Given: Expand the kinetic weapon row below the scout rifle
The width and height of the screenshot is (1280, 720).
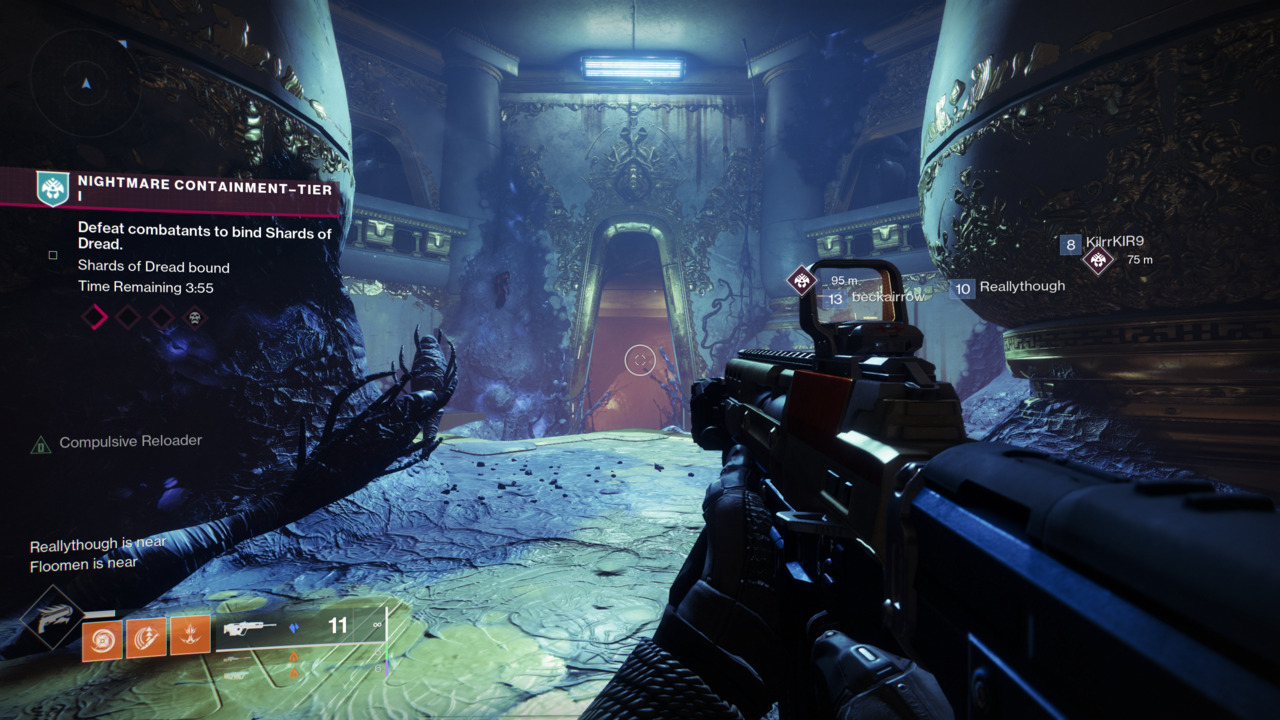Looking at the screenshot, I should [x=236, y=660].
